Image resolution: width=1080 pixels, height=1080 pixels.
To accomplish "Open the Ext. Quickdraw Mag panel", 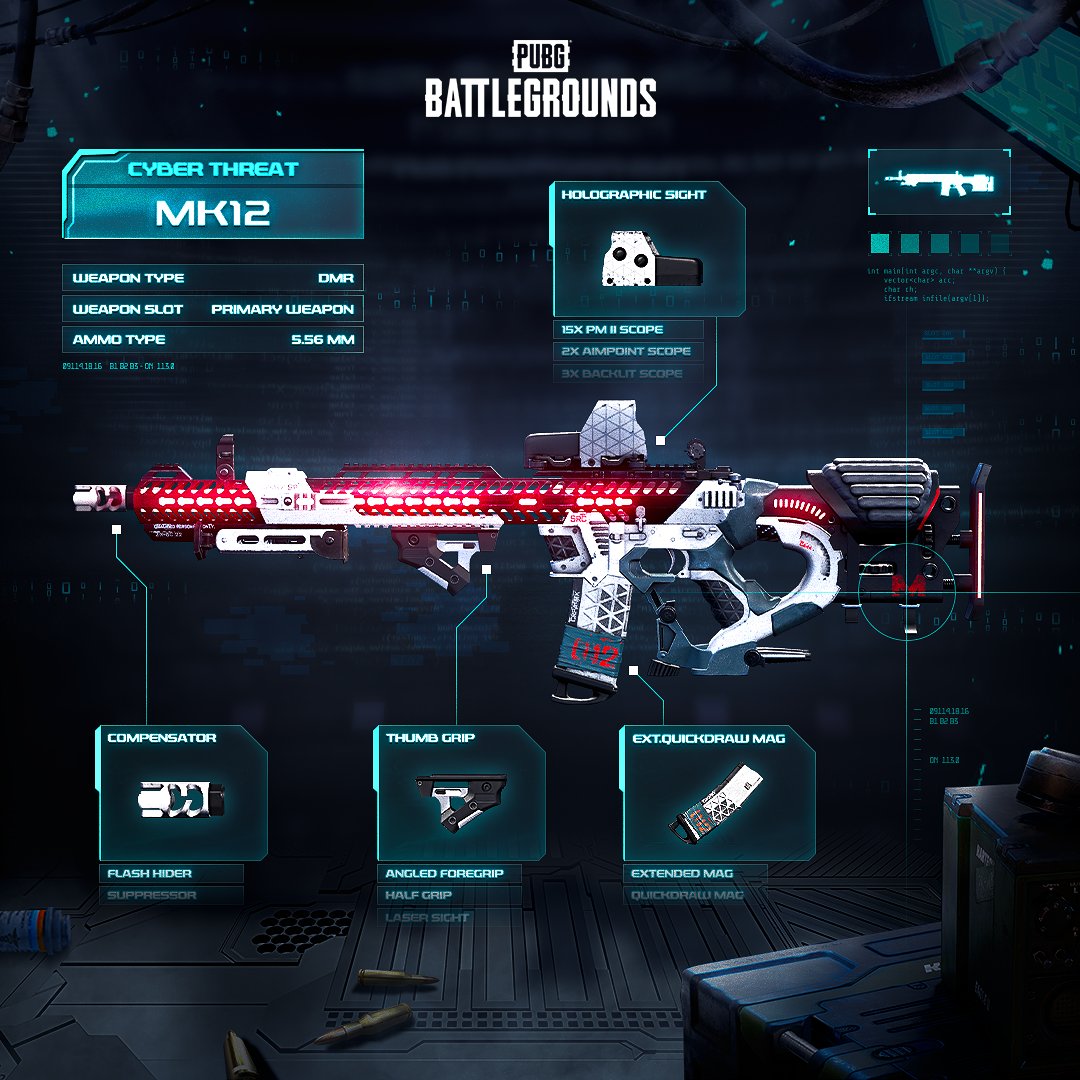I will tap(718, 793).
